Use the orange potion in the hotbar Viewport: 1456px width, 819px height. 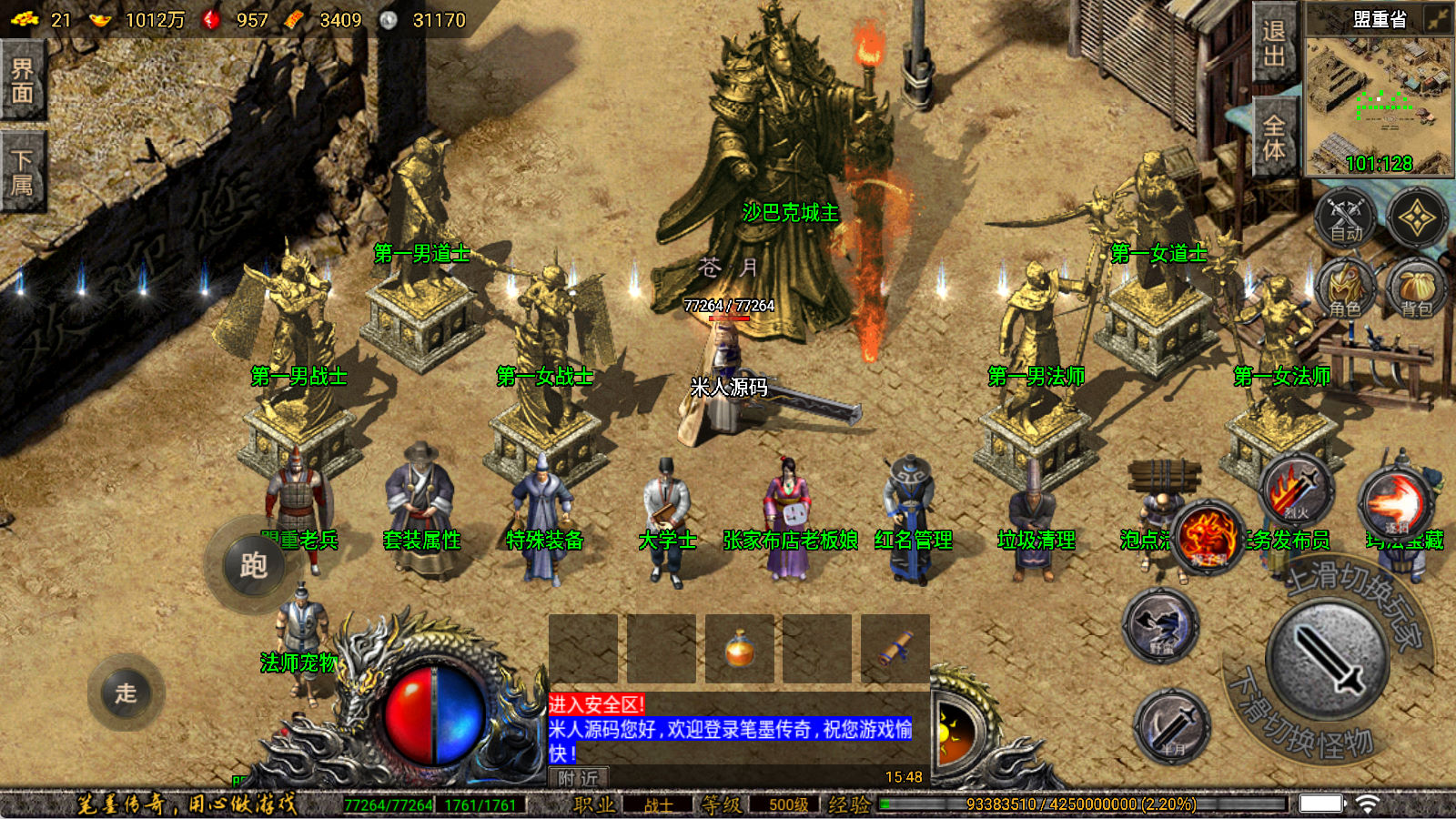[x=739, y=649]
